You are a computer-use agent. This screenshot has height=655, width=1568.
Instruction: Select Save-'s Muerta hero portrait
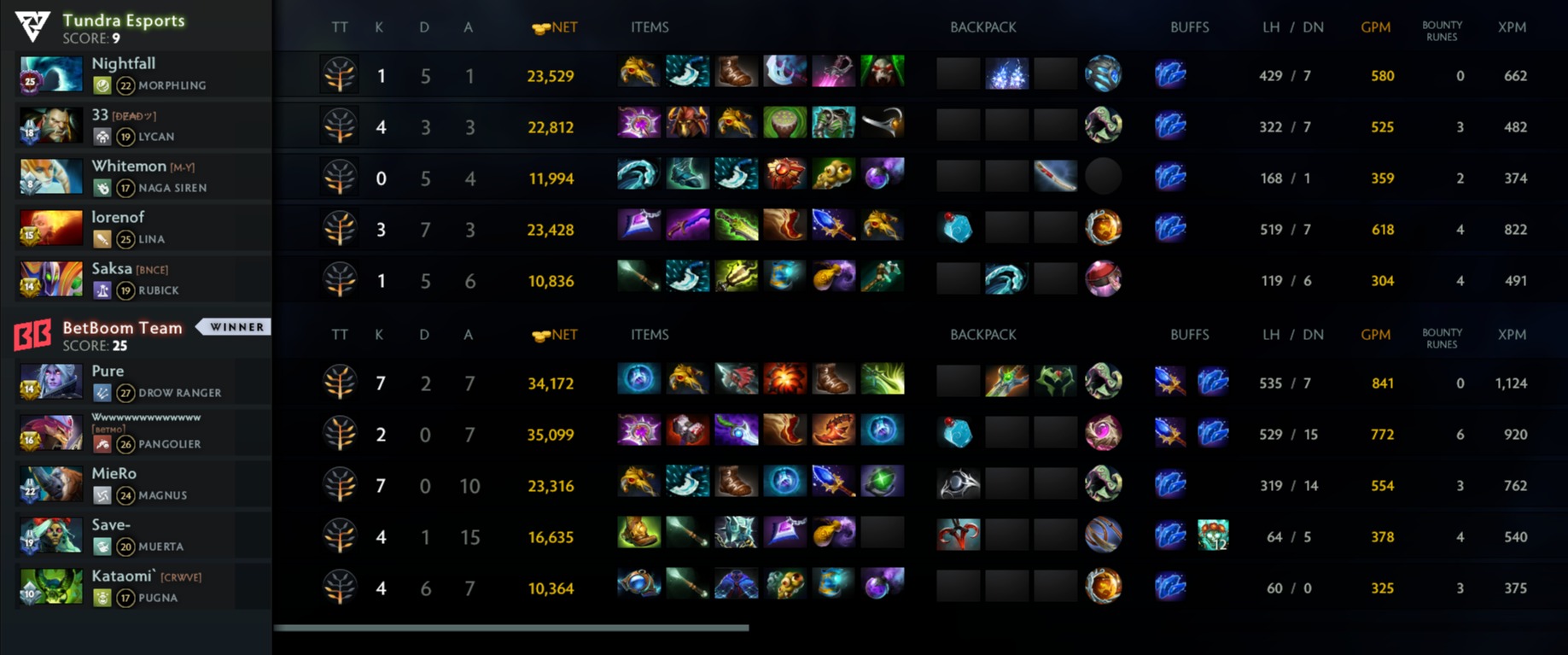[x=50, y=535]
